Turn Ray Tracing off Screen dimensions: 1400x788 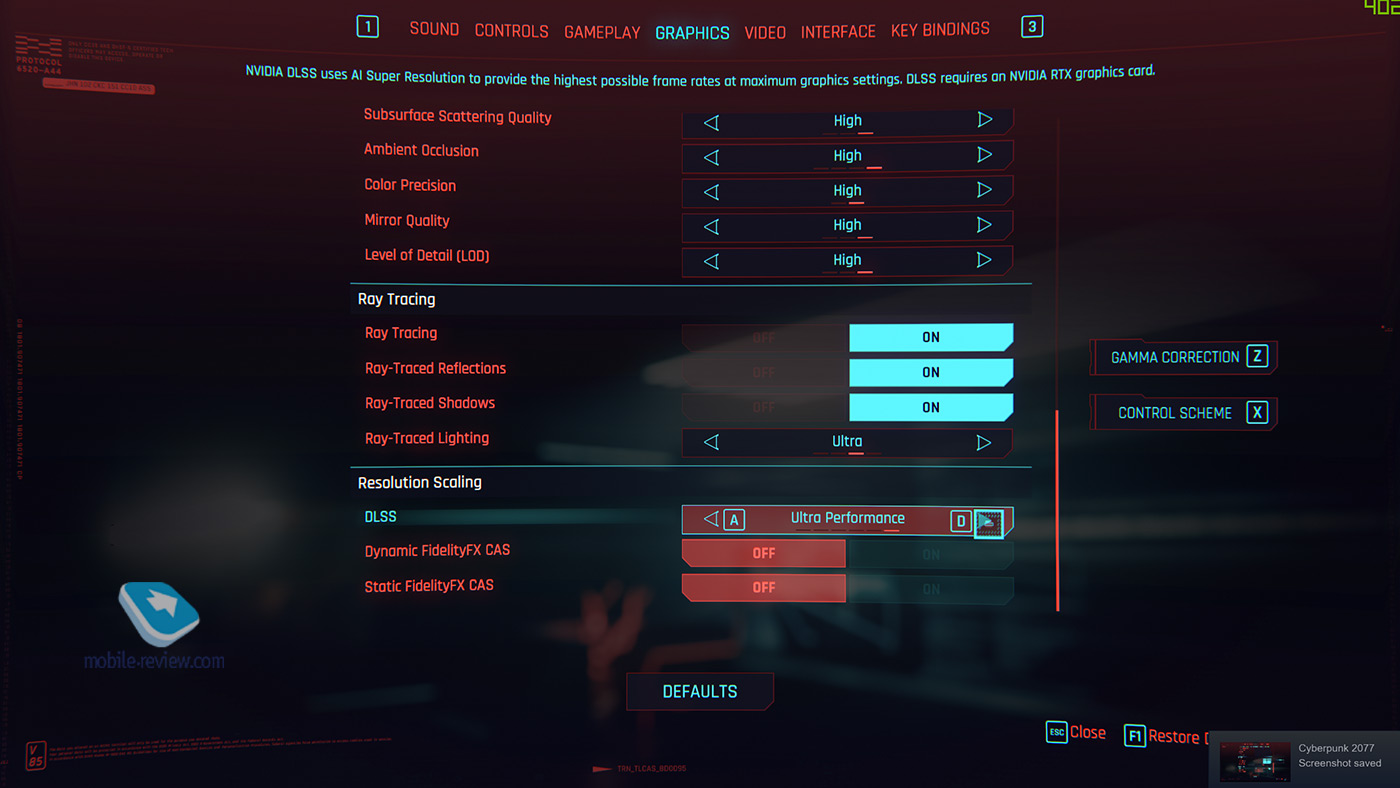pyautogui.click(x=764, y=338)
